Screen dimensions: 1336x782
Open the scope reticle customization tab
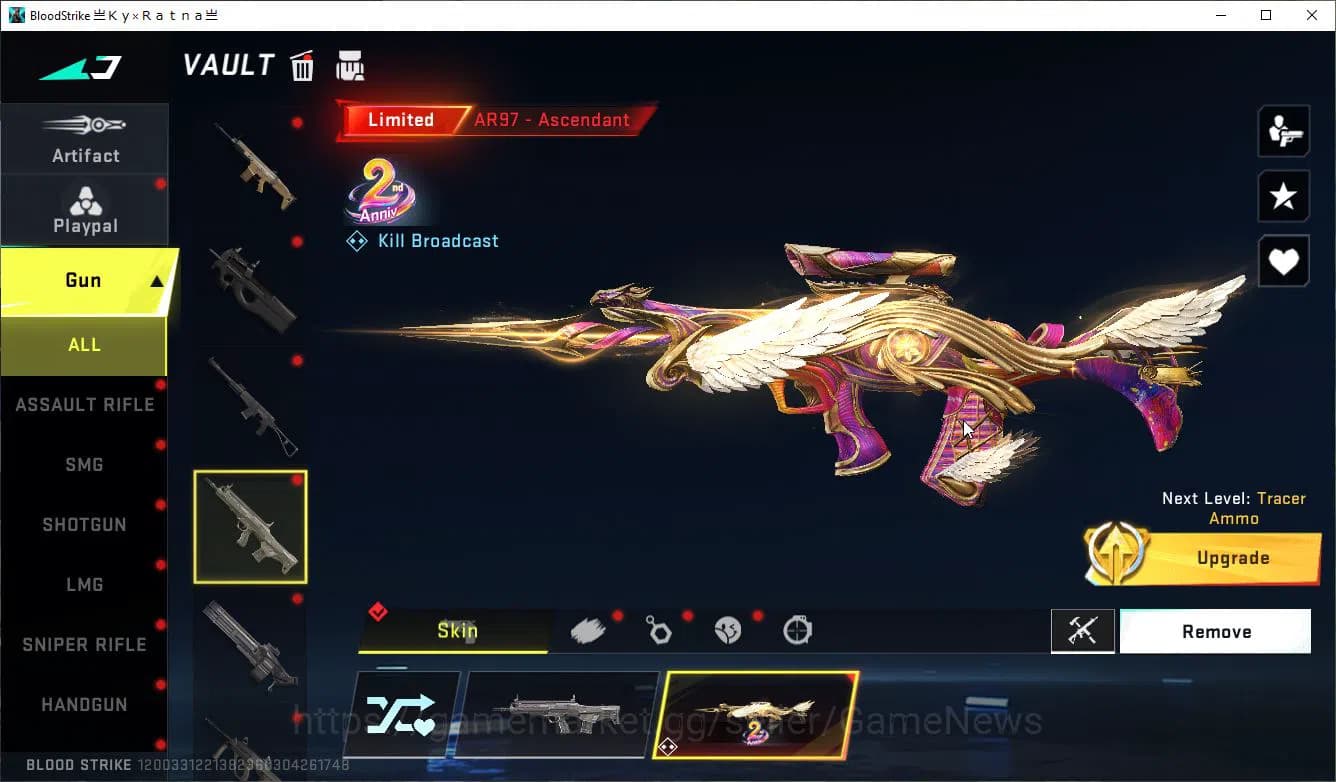pyautogui.click(x=797, y=628)
